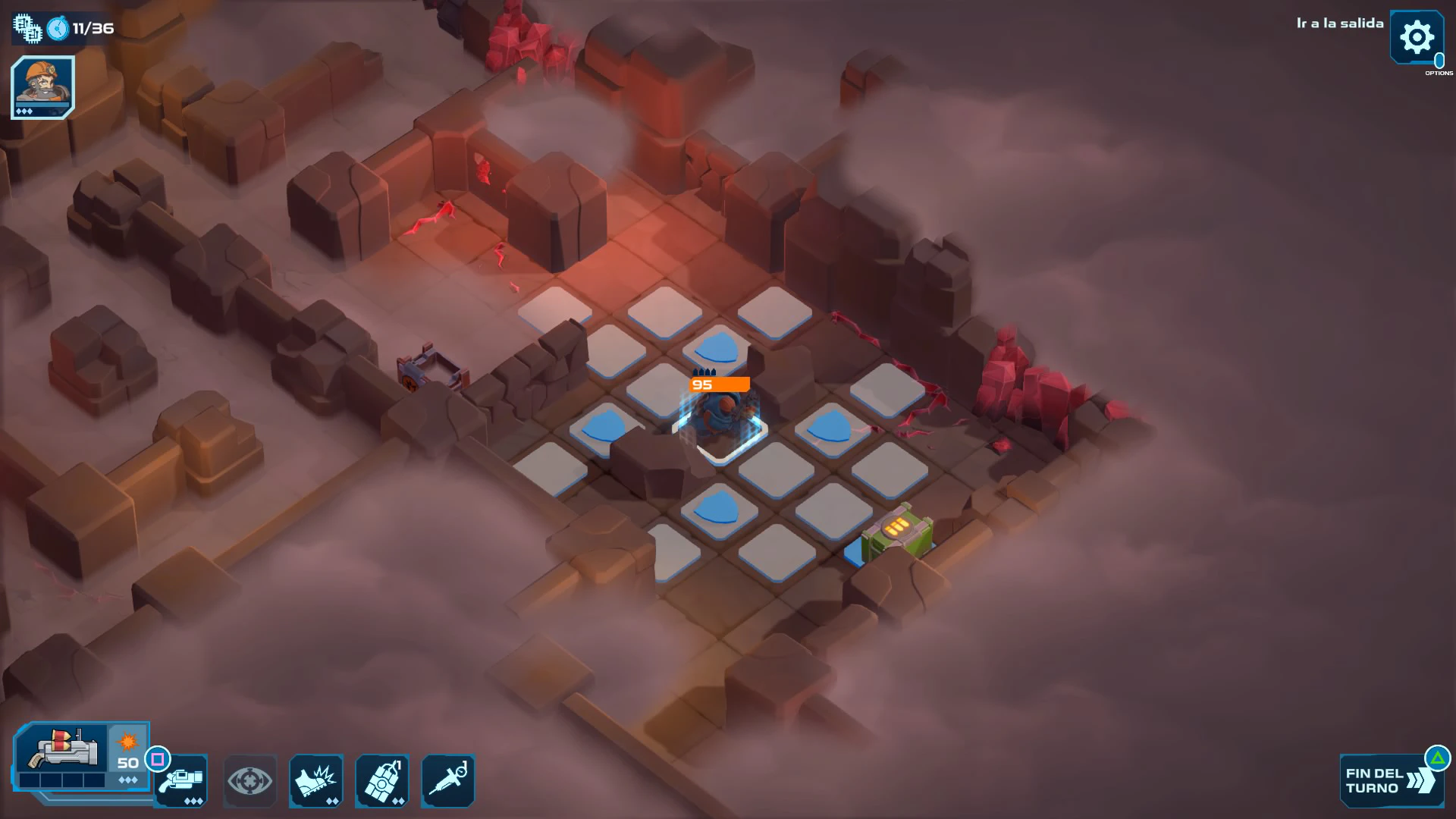Activate the overwatch eye ability

pos(249,781)
